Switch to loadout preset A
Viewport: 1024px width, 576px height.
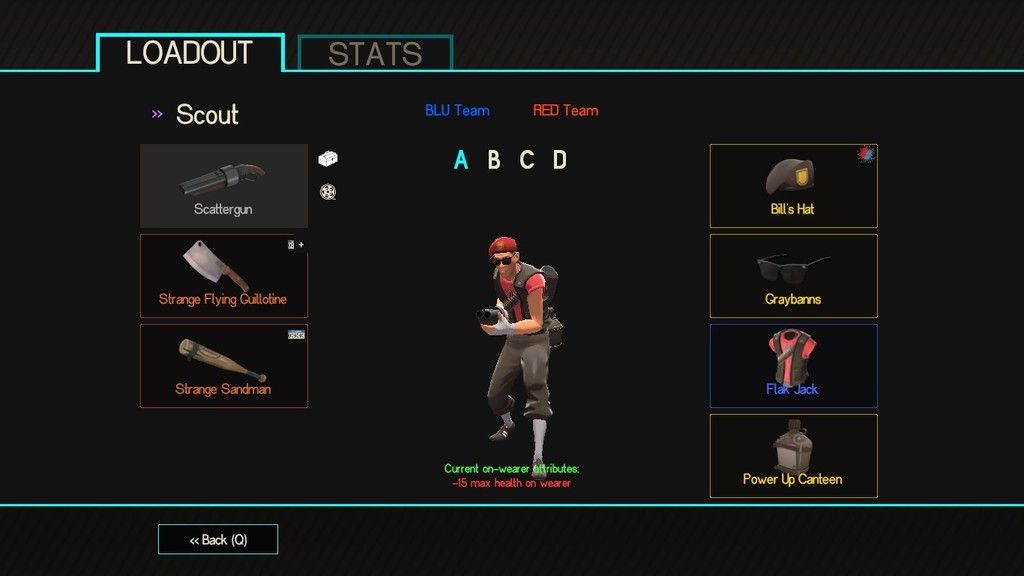tap(461, 160)
